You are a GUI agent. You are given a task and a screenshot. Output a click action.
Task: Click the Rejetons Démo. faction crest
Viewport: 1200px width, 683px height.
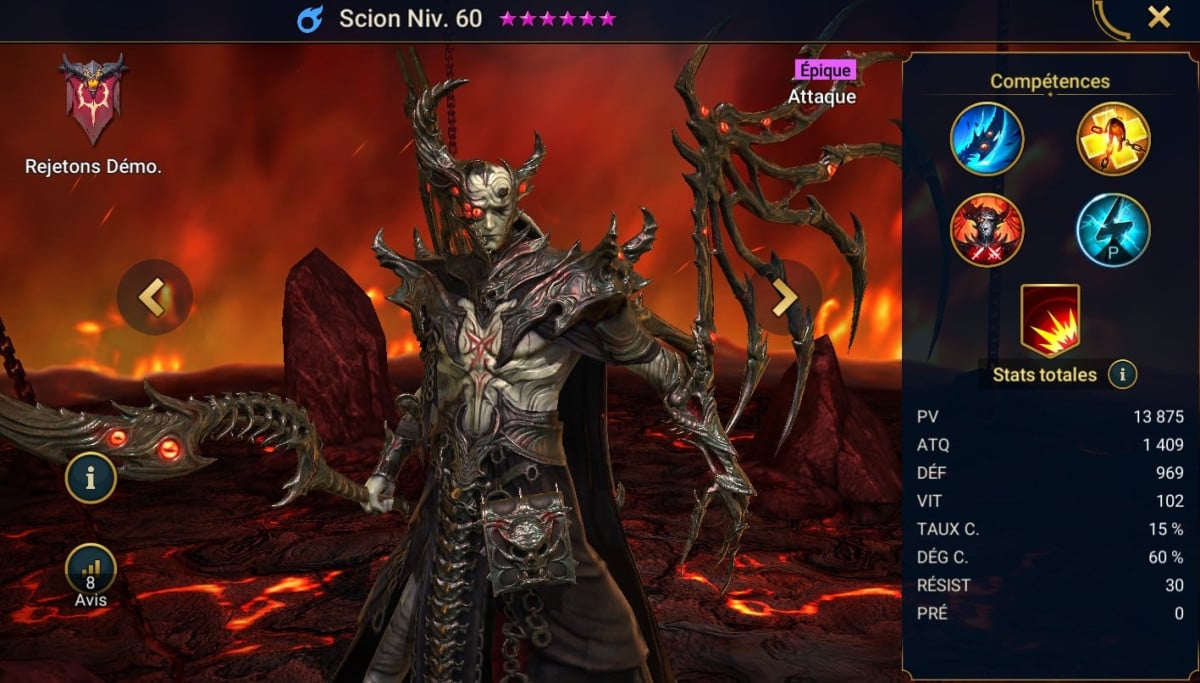[93, 100]
